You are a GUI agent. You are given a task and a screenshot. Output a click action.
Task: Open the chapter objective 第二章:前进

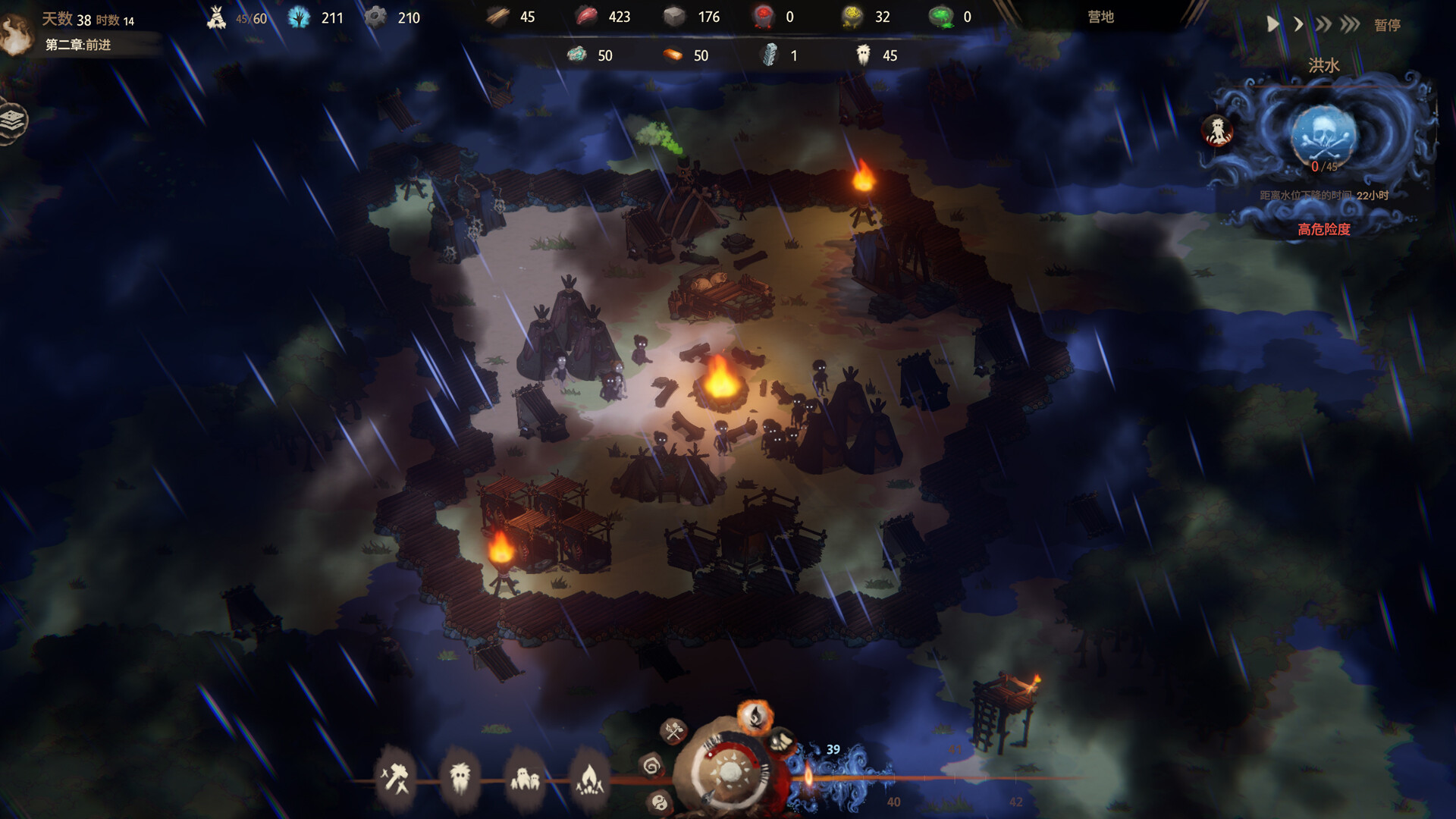(78, 45)
